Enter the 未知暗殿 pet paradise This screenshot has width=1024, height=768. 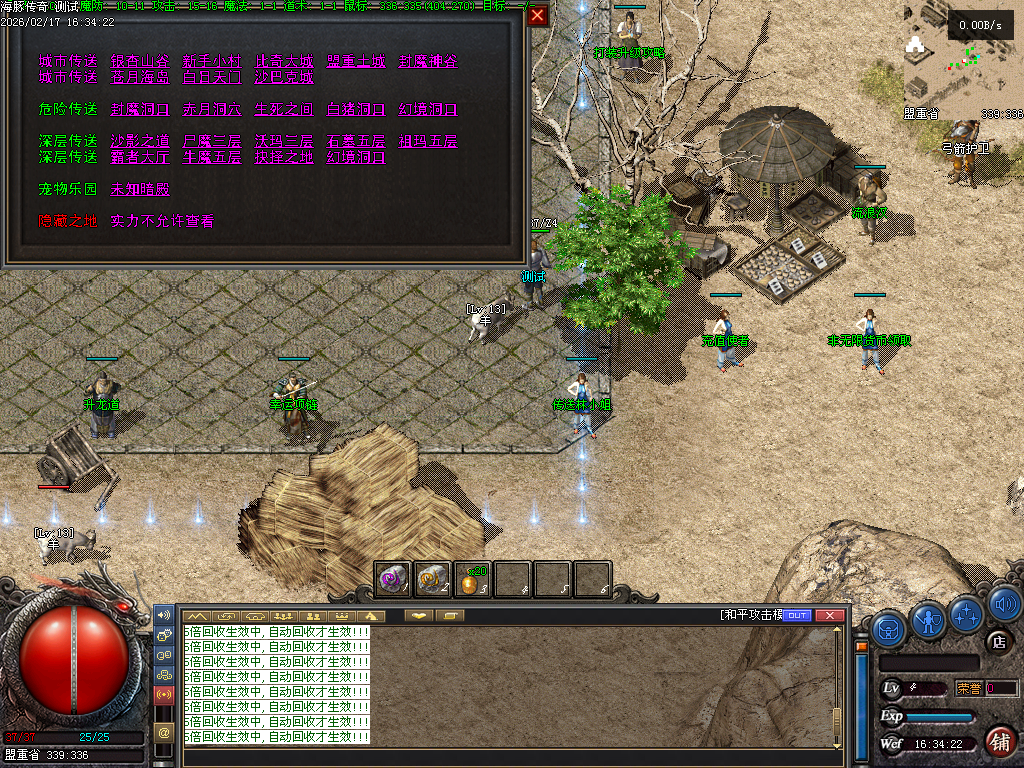[x=140, y=189]
